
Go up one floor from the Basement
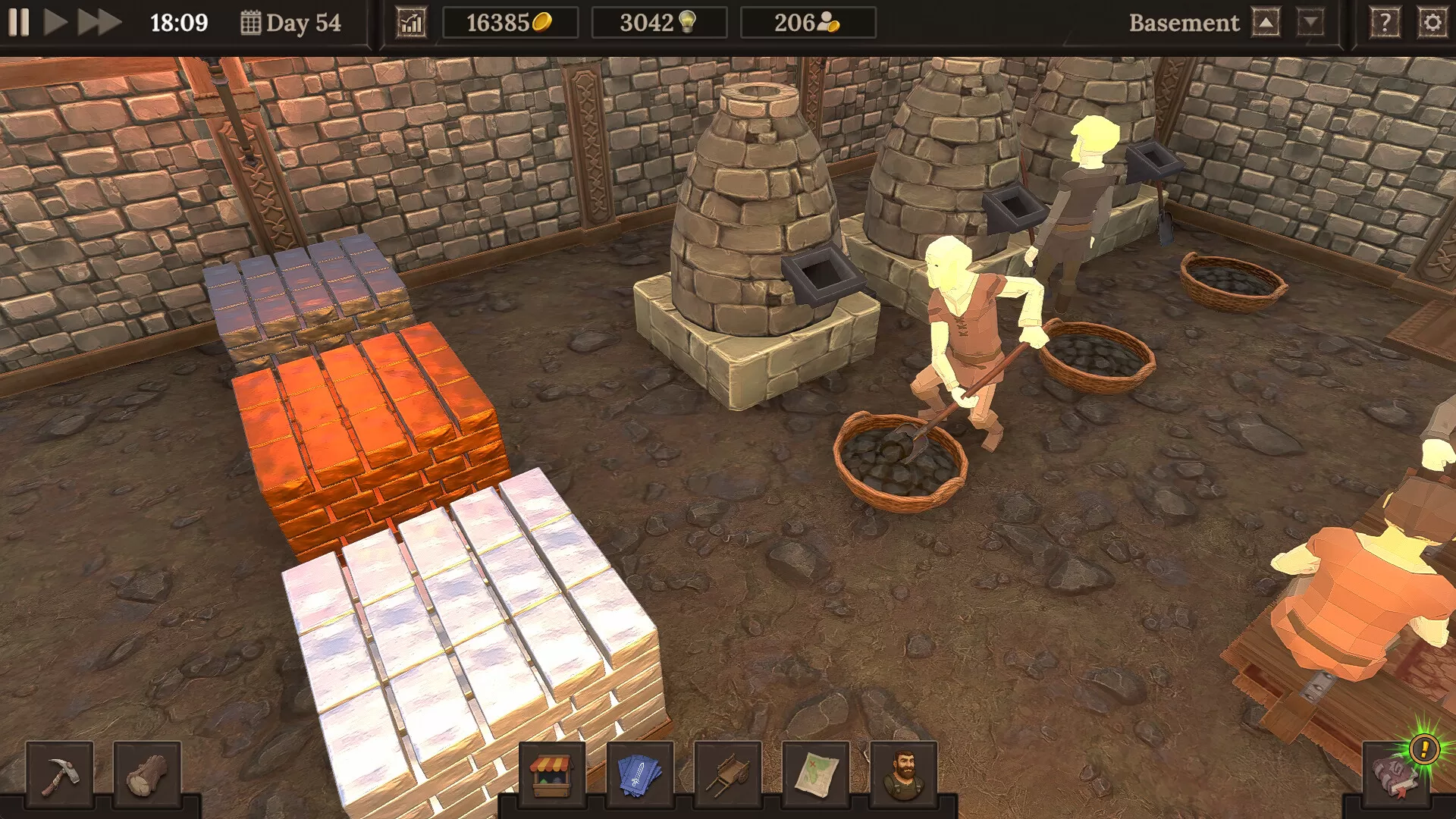[1266, 22]
